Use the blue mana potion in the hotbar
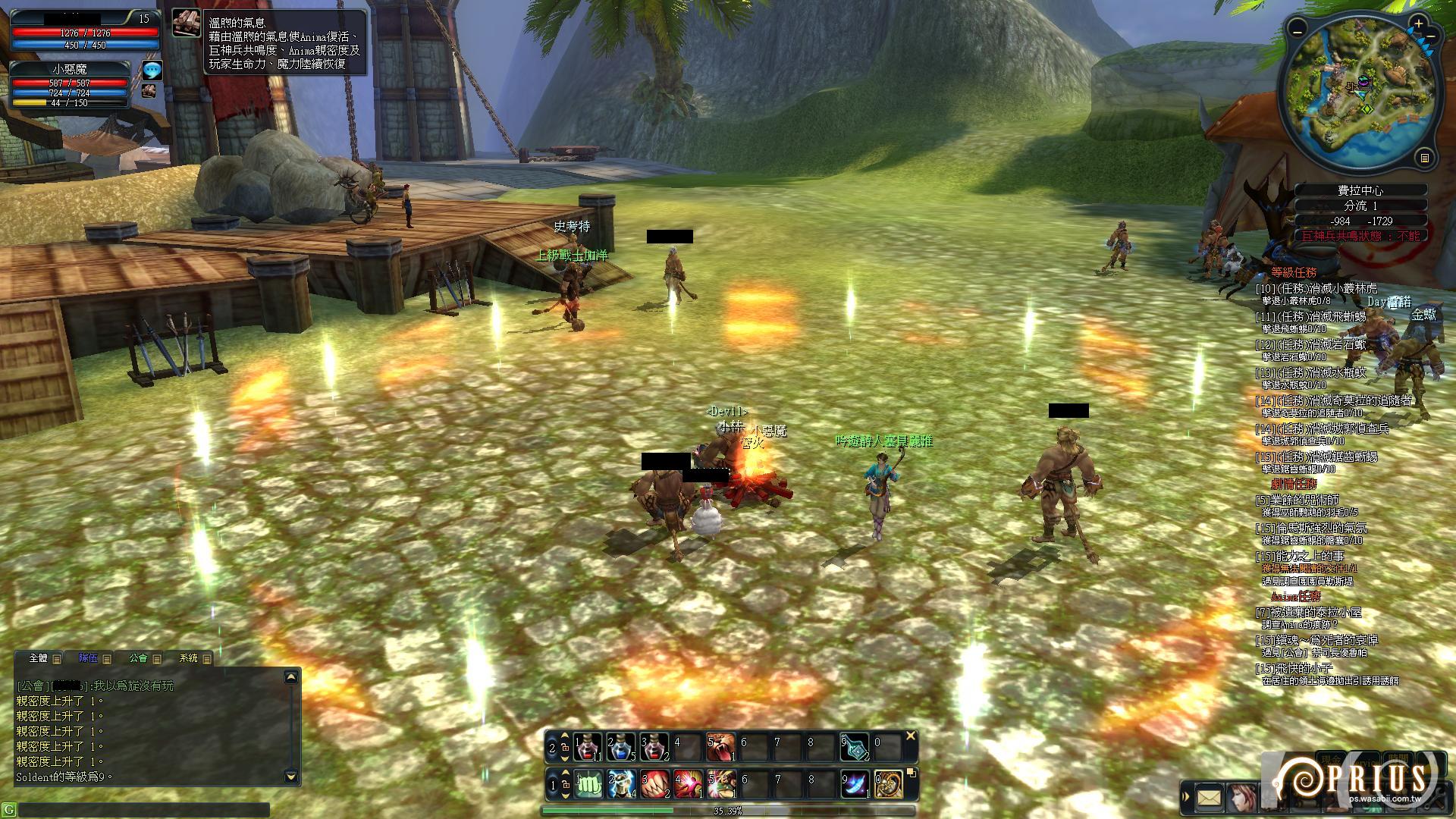Viewport: 1456px width, 819px height. point(620,747)
